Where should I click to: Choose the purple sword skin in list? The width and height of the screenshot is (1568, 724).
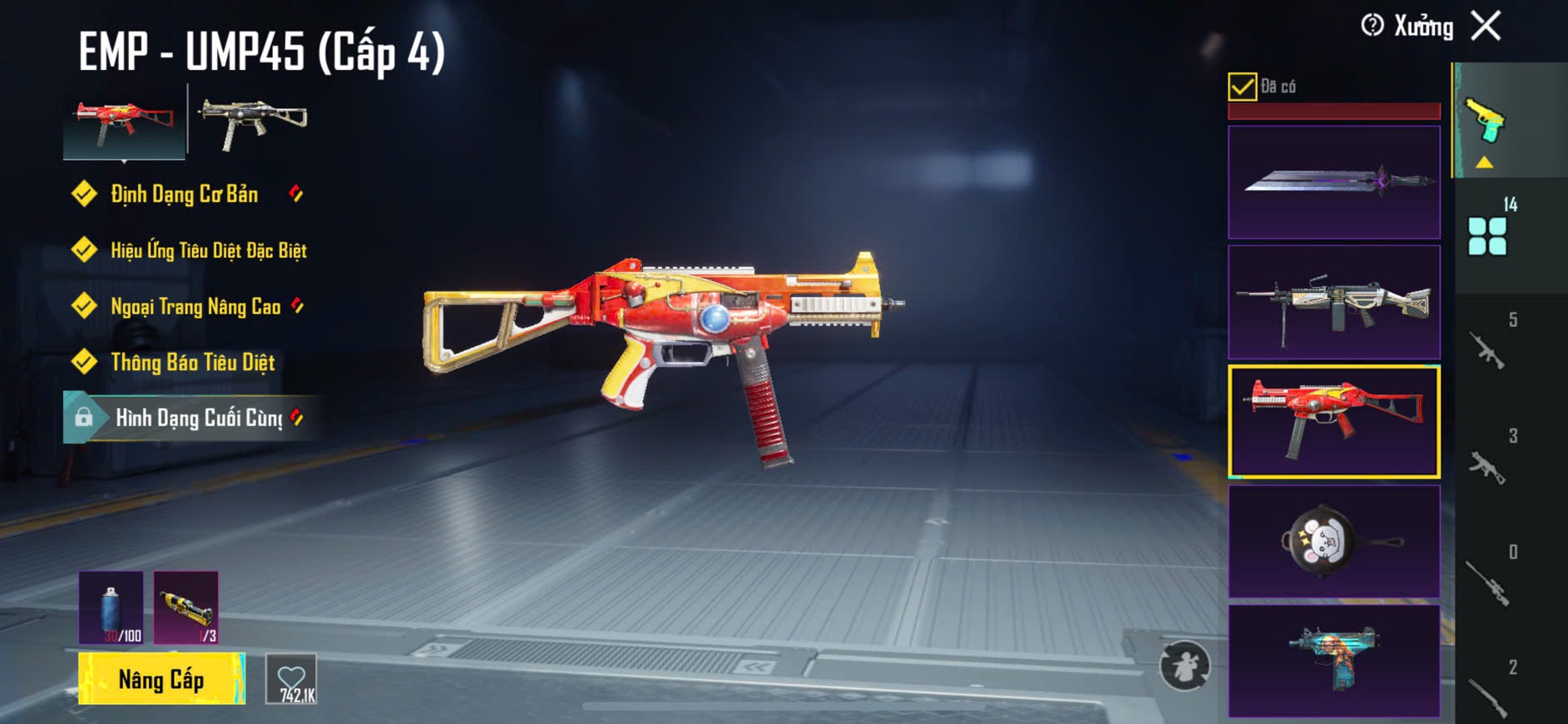pos(1333,182)
